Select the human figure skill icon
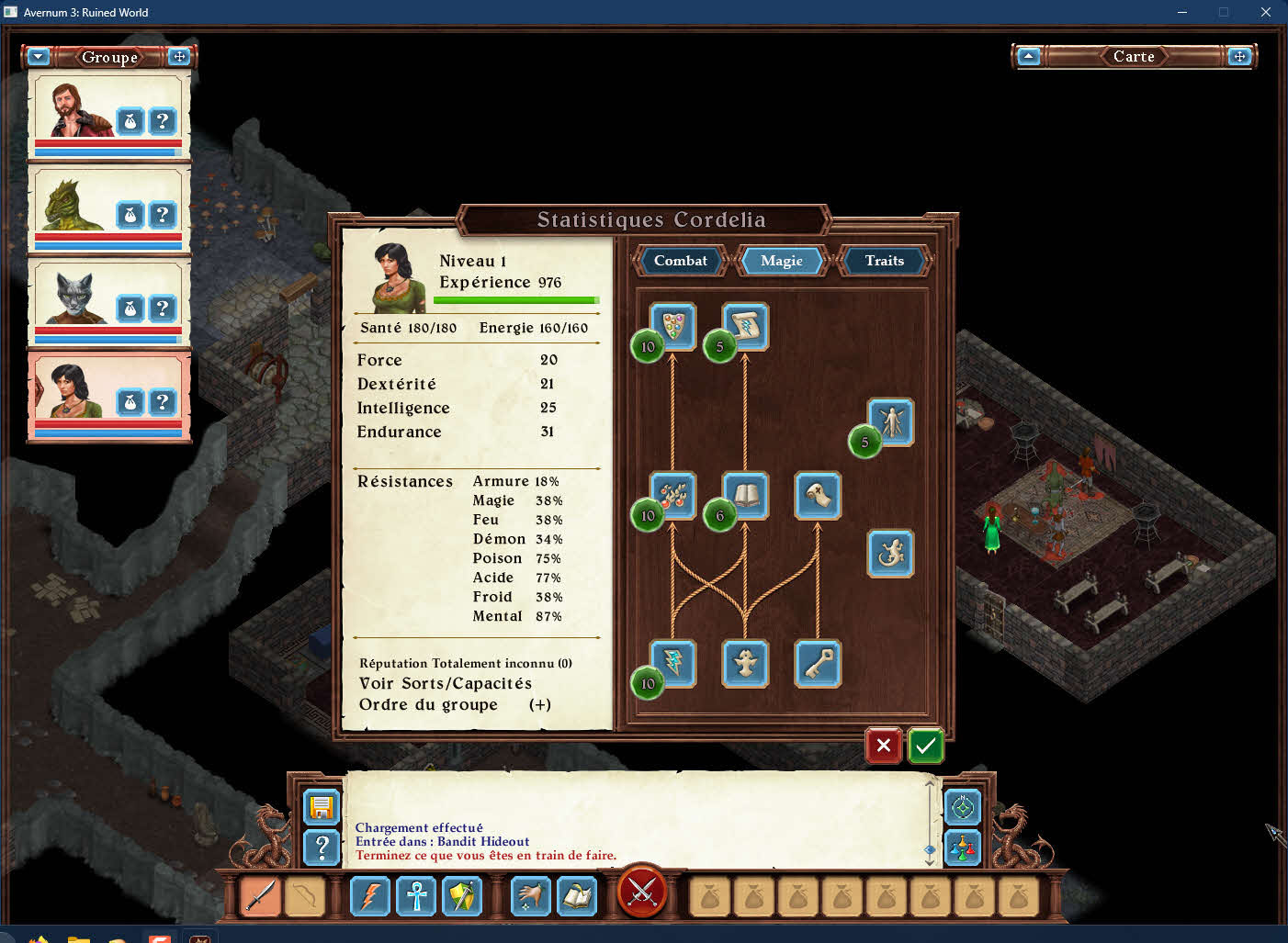The width and height of the screenshot is (1288, 943). coord(890,422)
